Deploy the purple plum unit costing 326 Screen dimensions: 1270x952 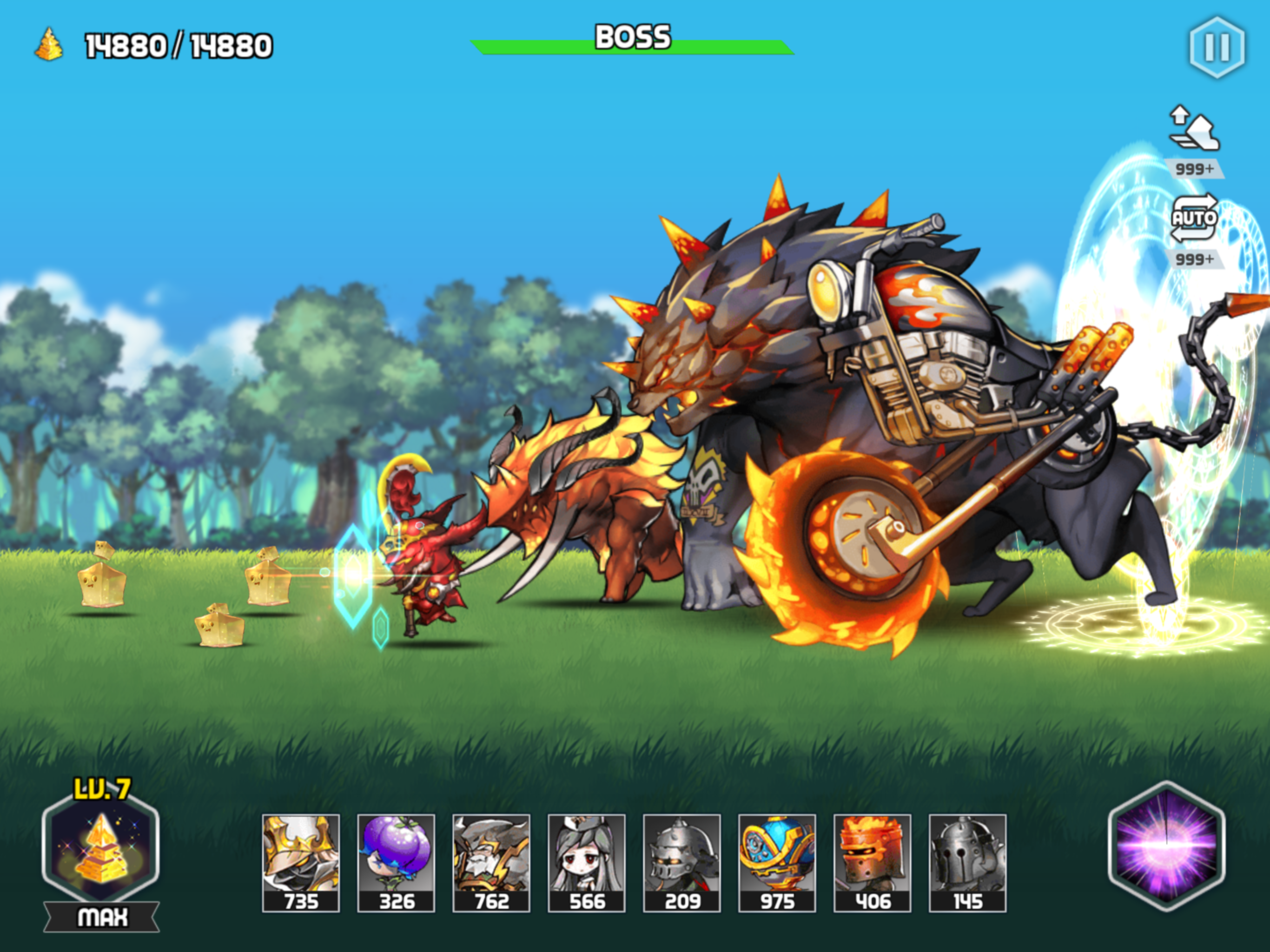(396, 862)
